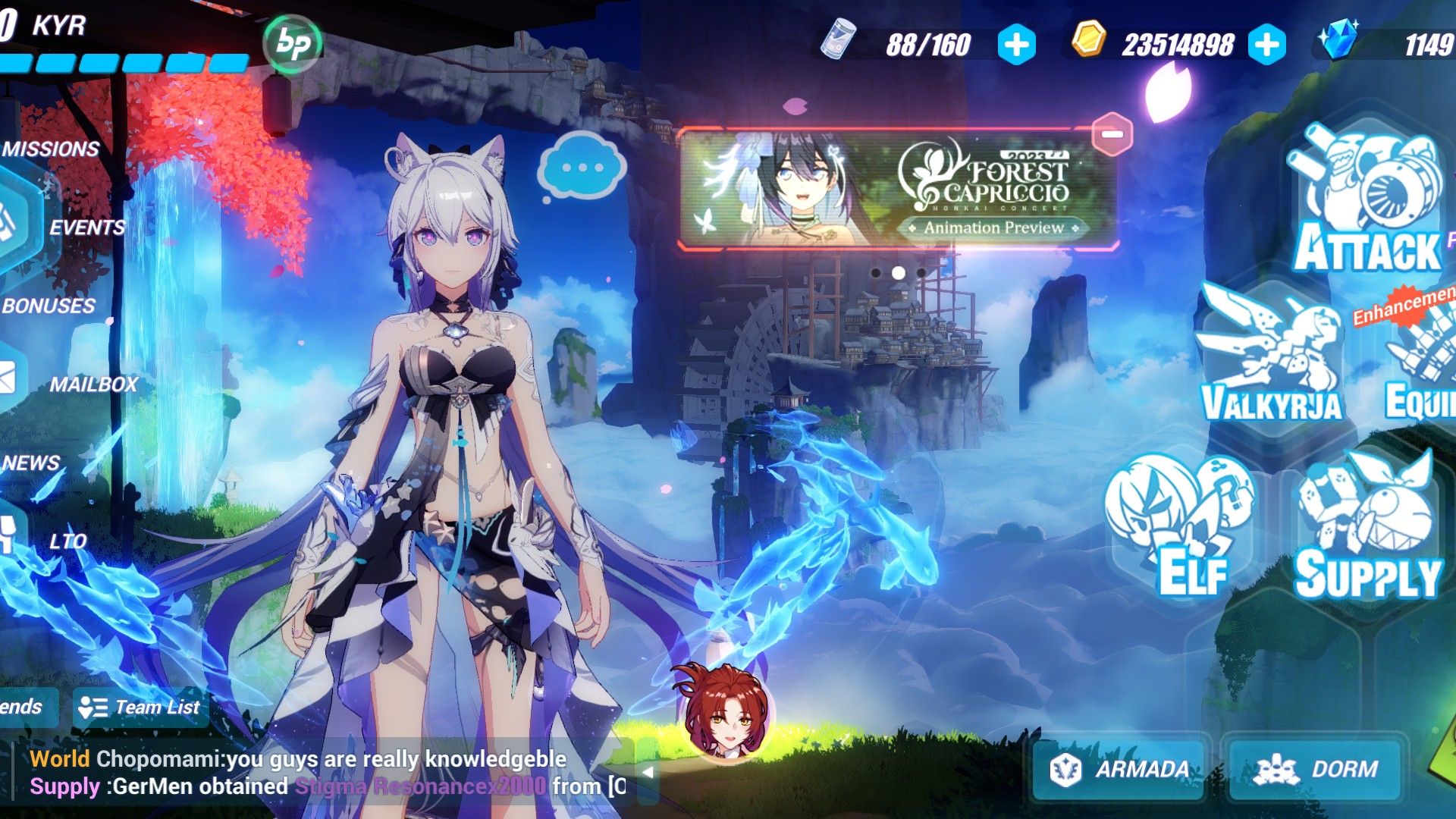
Task: Expand stamina purchase with the plus button
Action: click(x=1016, y=45)
